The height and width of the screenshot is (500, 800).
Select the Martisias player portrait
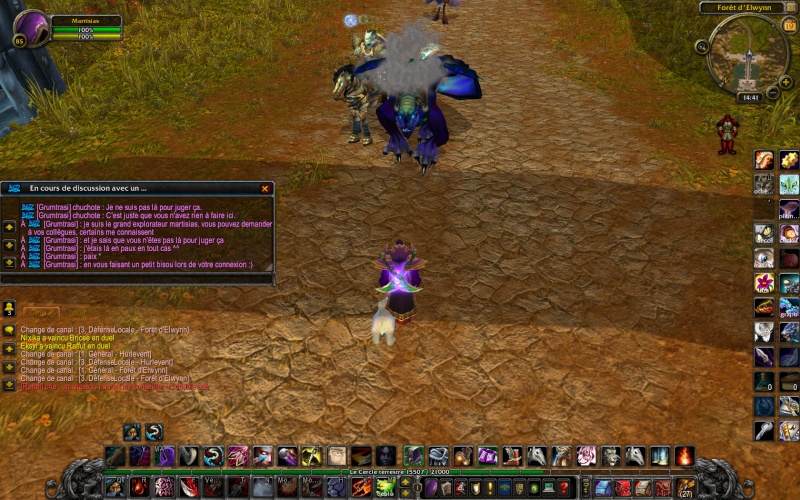(31, 28)
